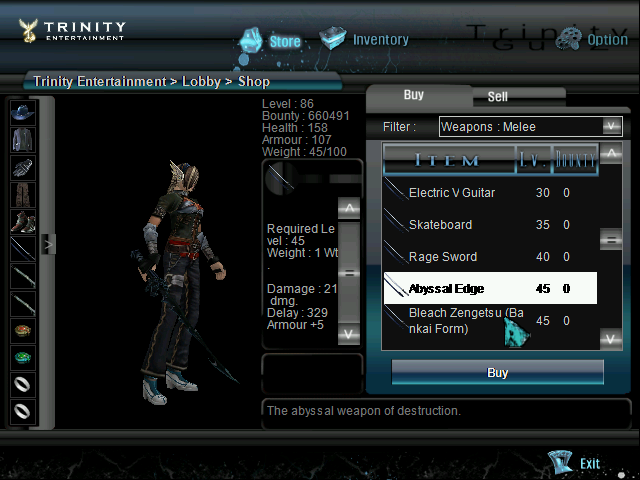Select the equipped hat slot
640x480 pixels.
[x=22, y=112]
